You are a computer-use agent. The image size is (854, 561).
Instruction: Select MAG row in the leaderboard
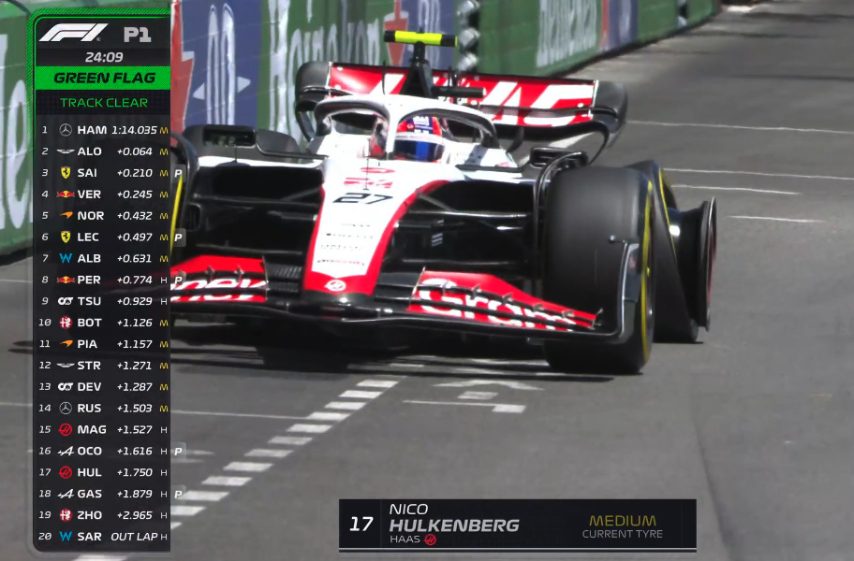pos(102,429)
